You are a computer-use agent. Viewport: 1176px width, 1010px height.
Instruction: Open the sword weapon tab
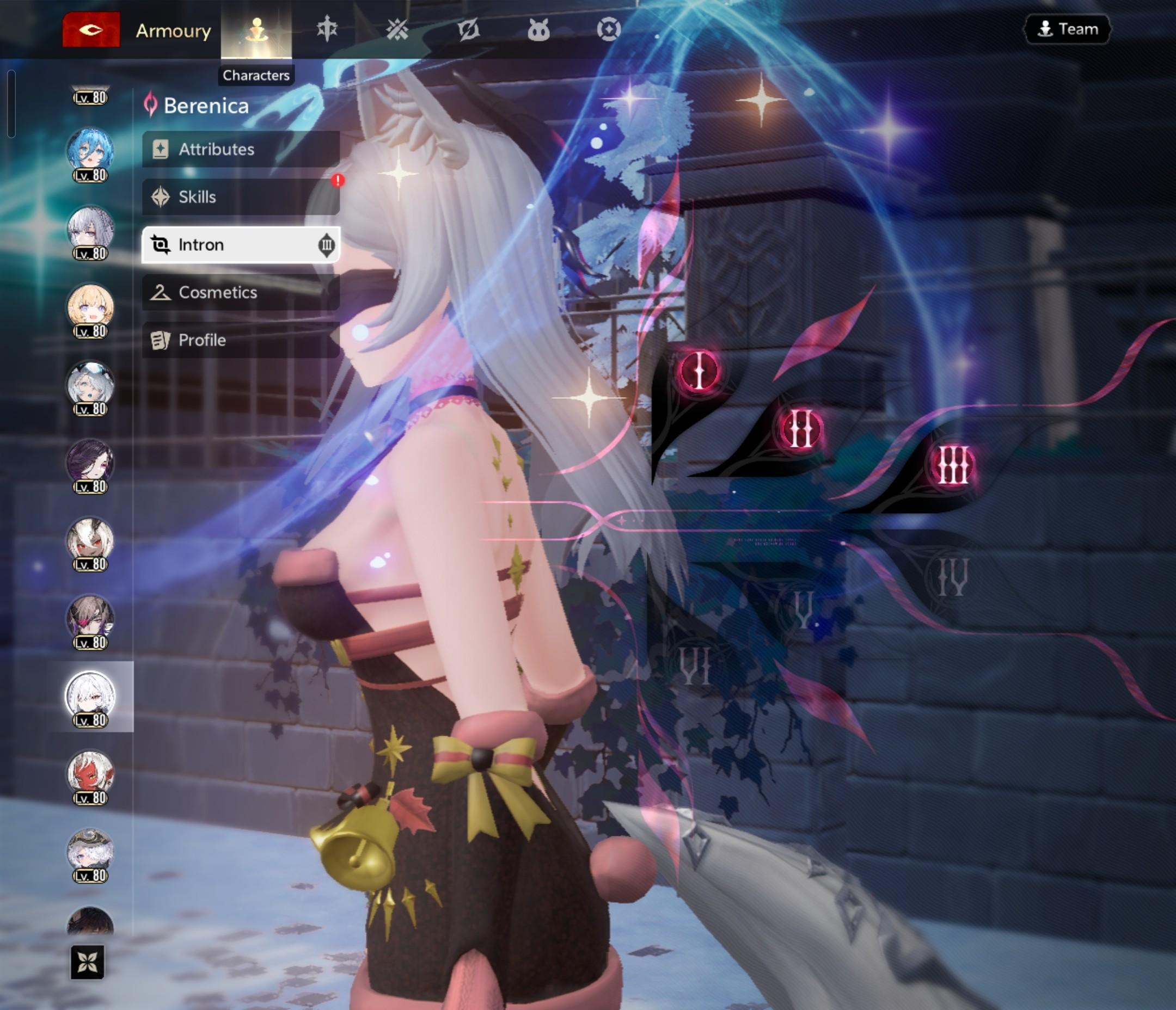(x=327, y=29)
